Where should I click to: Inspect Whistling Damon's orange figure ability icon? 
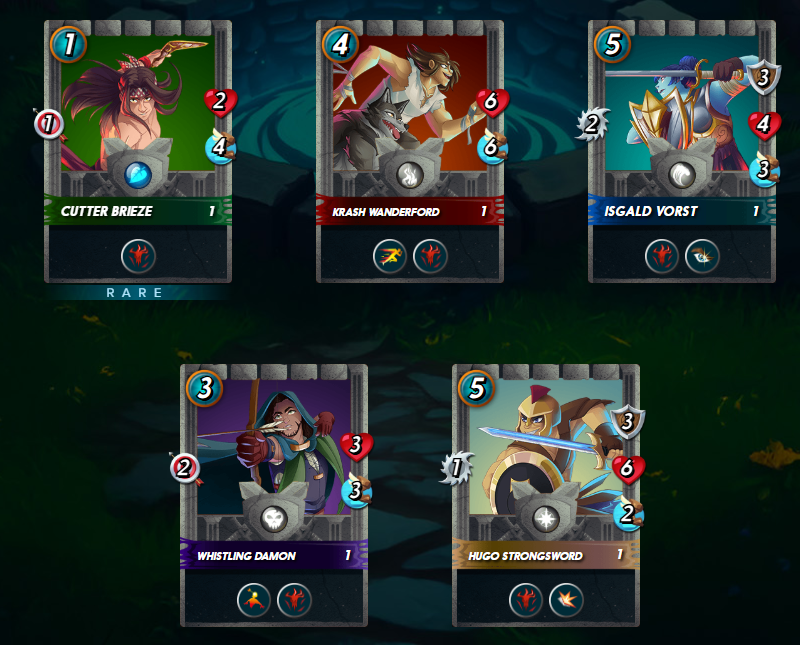coord(255,600)
